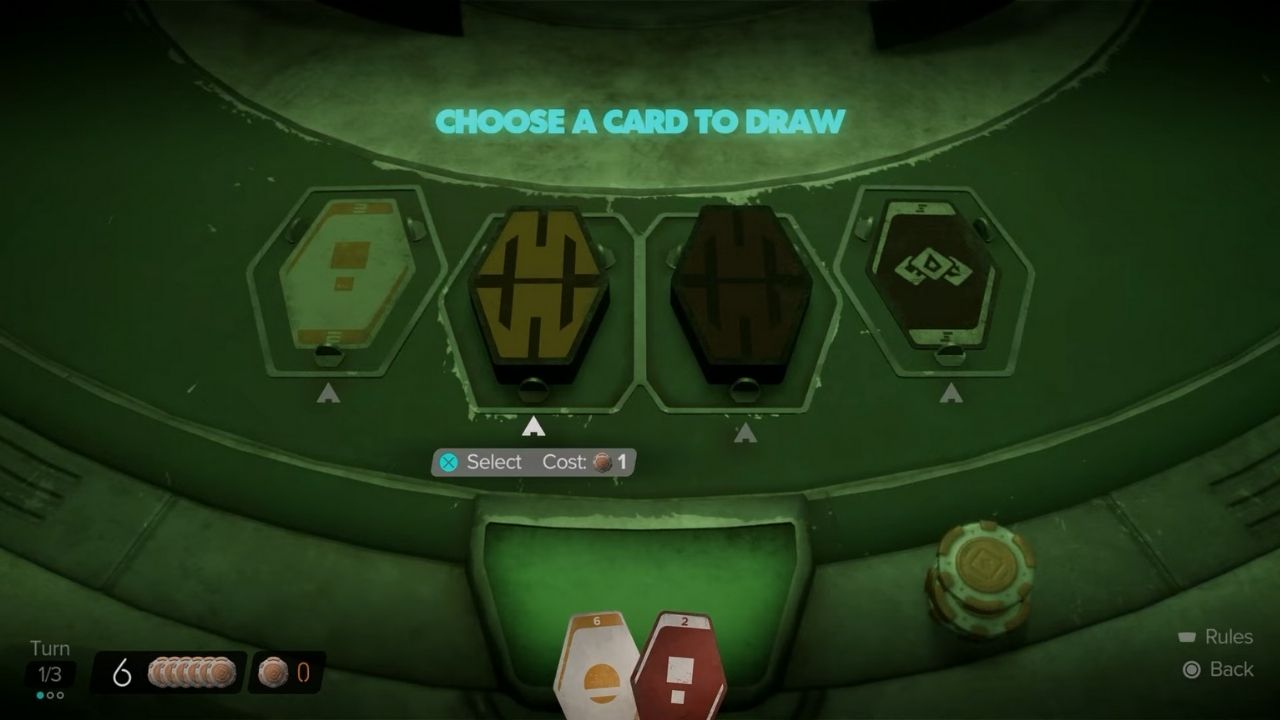
Task: Click the coin icon next to Cost 1
Action: (601, 462)
